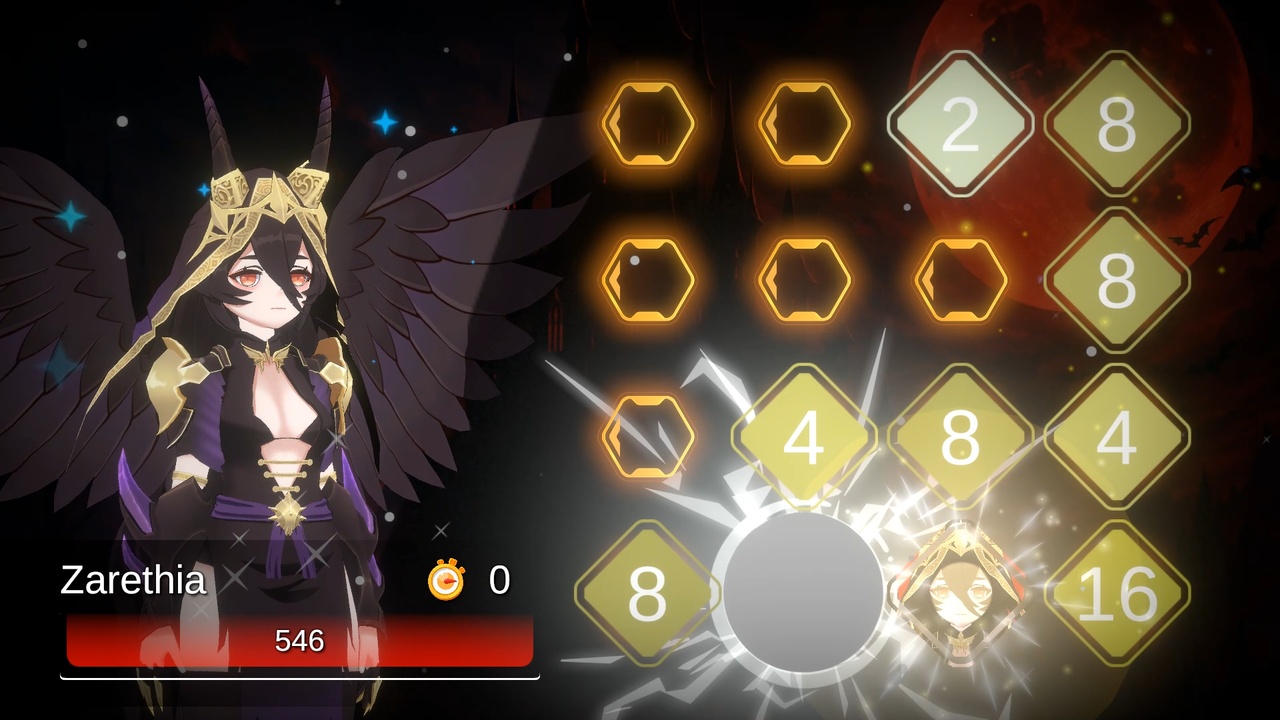
Task: Tap the 8 tile in the bottom-left of the grid
Action: tap(648, 590)
